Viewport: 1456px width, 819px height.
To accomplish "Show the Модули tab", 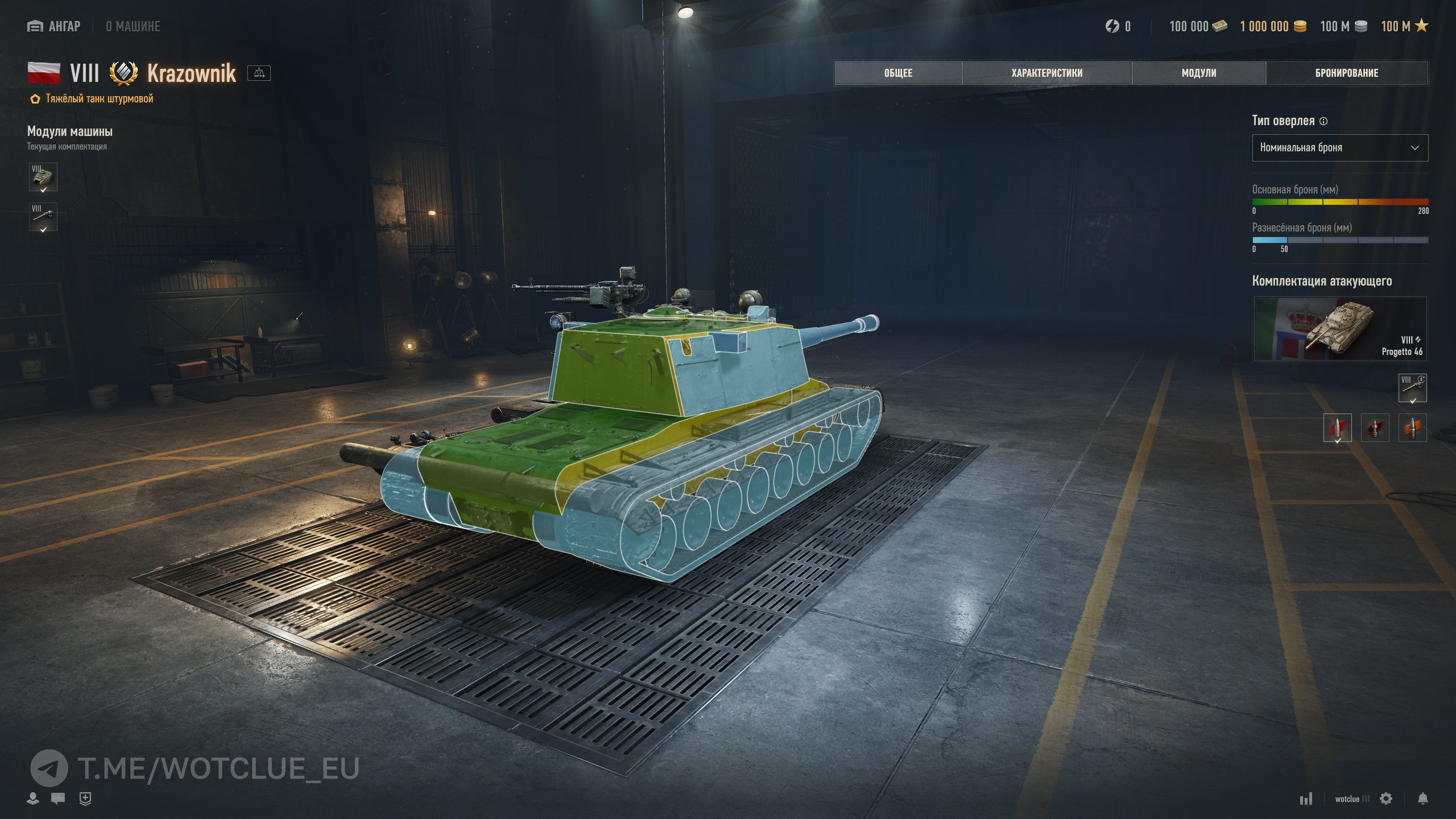I will coord(1198,73).
